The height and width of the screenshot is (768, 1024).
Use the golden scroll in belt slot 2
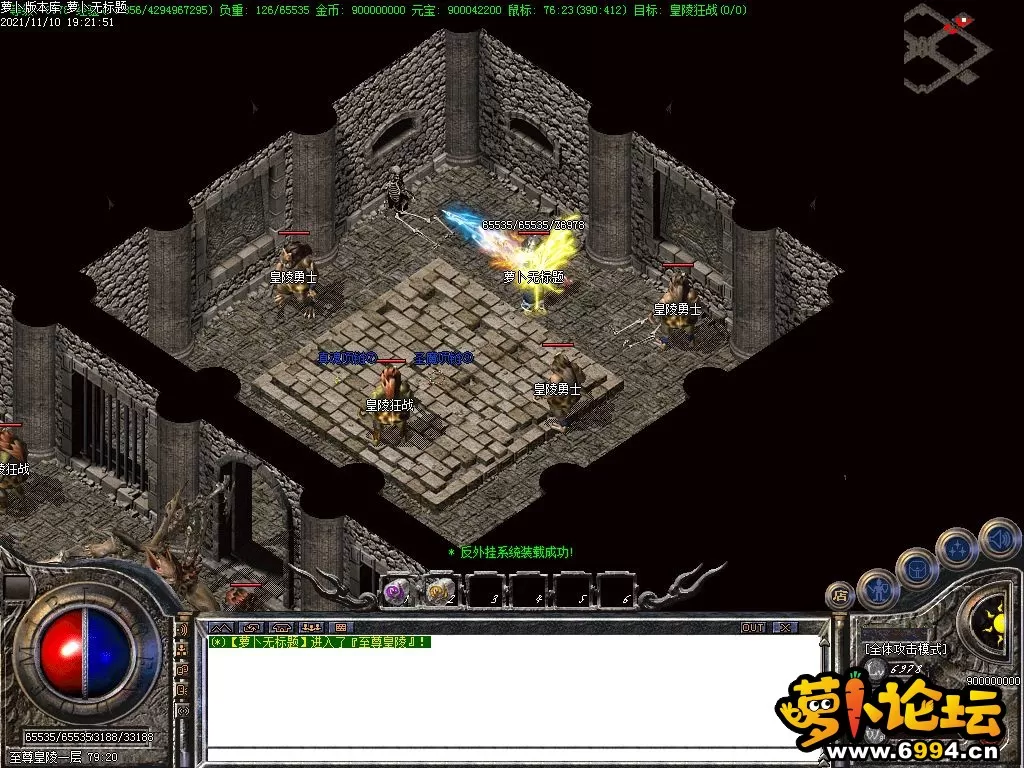click(440, 592)
